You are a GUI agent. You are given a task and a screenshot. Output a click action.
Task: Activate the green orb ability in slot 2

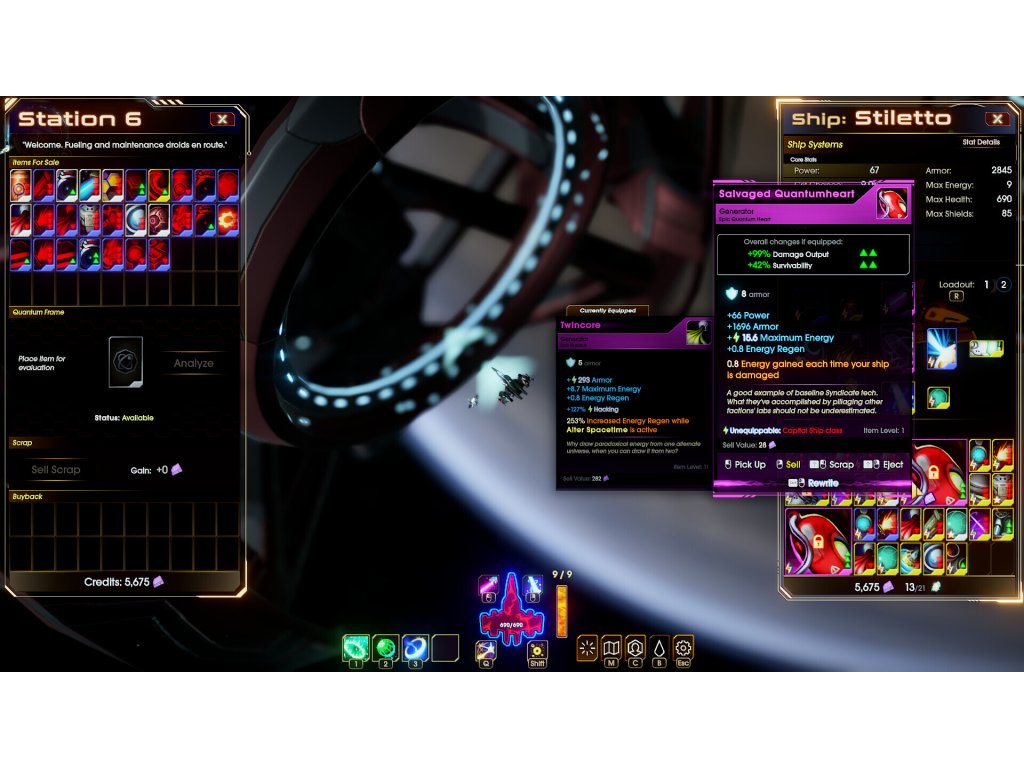(x=385, y=648)
